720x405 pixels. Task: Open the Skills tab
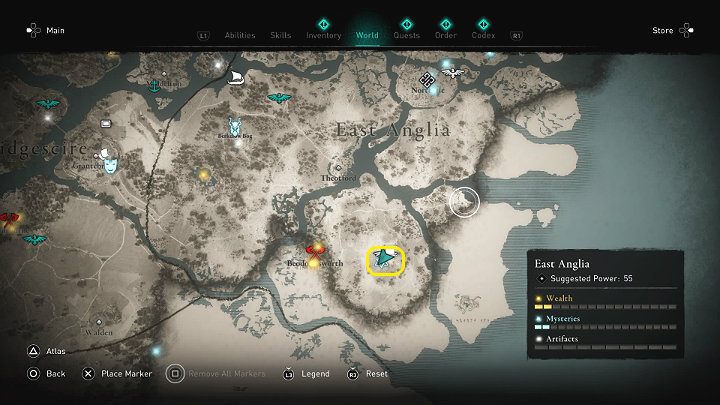(281, 35)
